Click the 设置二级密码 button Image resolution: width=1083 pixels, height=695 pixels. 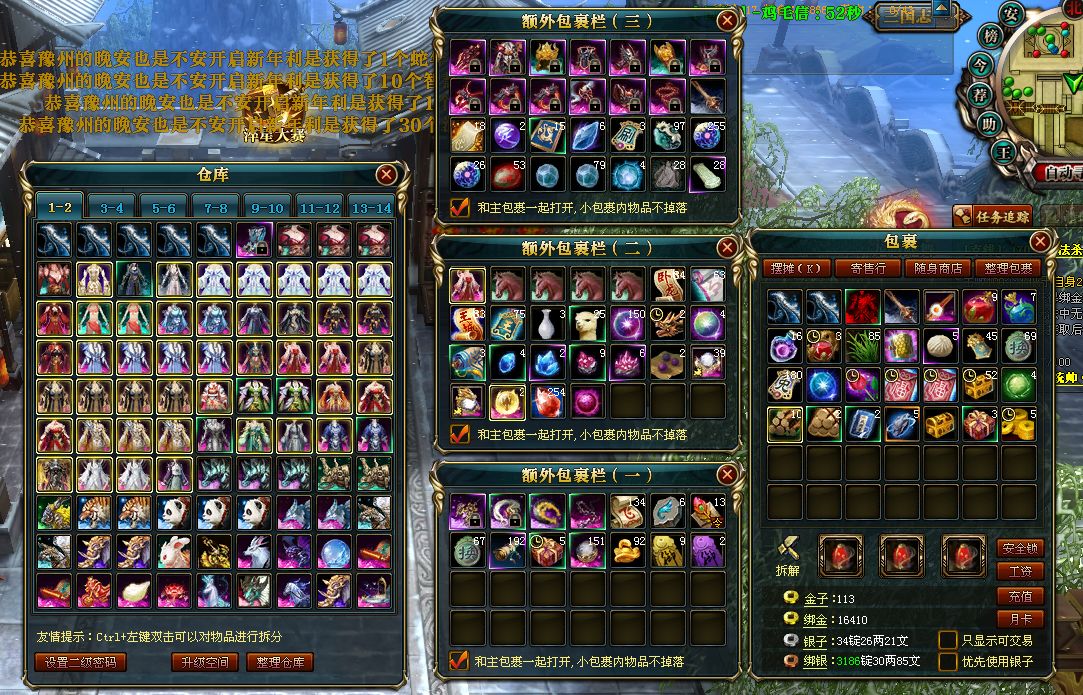(81, 662)
